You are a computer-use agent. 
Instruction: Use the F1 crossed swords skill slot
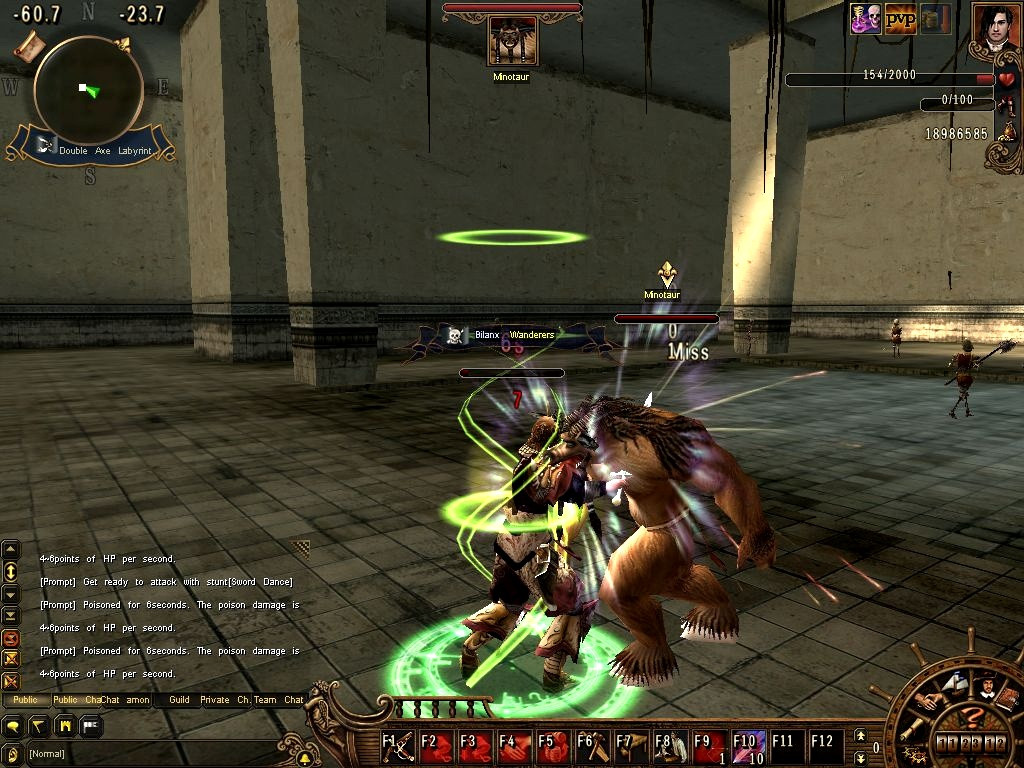(398, 747)
